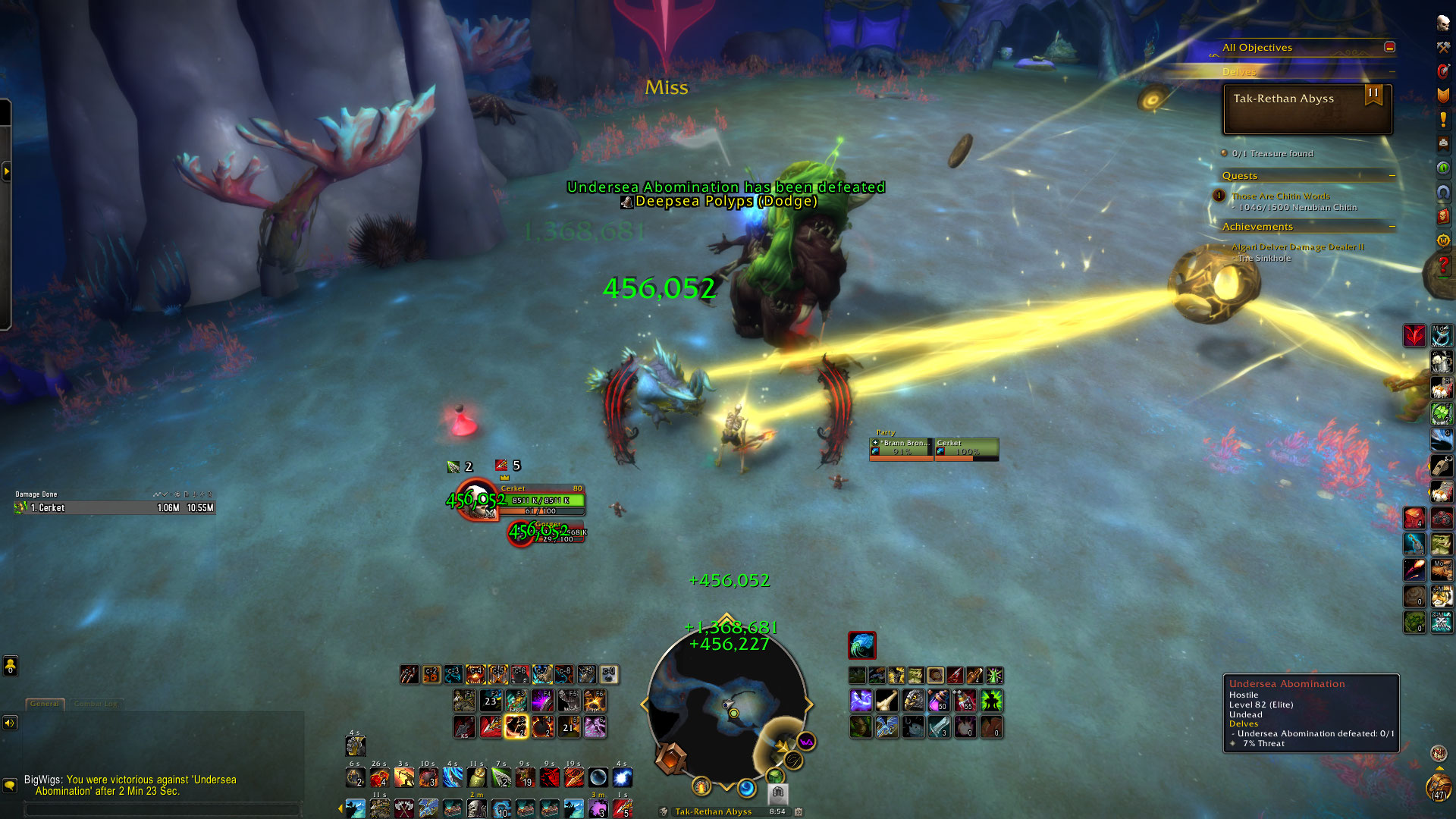Collapse the All Objectives tracker
The image size is (1456, 819).
click(1389, 47)
